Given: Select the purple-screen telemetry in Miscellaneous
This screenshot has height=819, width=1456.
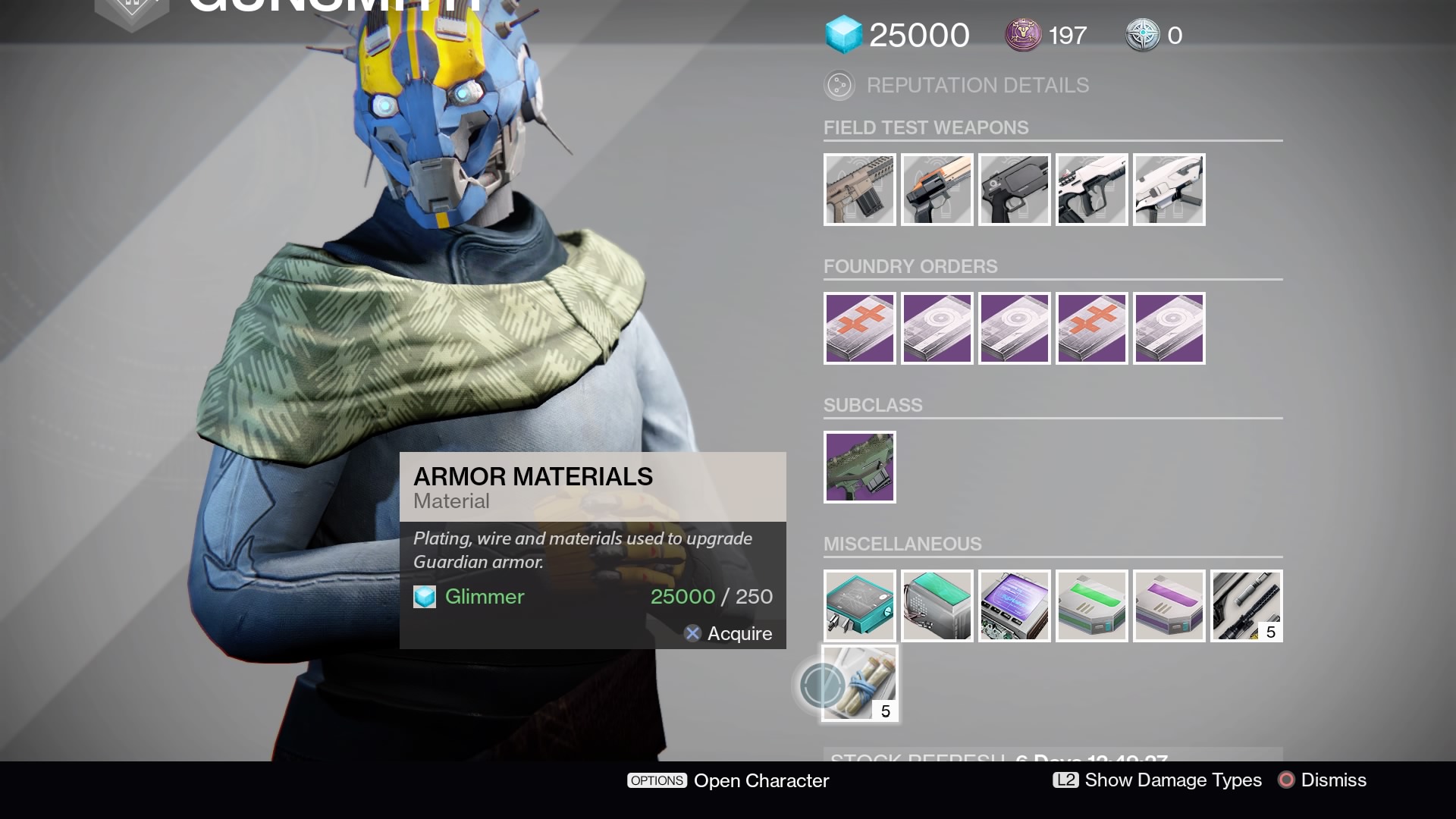Looking at the screenshot, I should coord(1015,605).
